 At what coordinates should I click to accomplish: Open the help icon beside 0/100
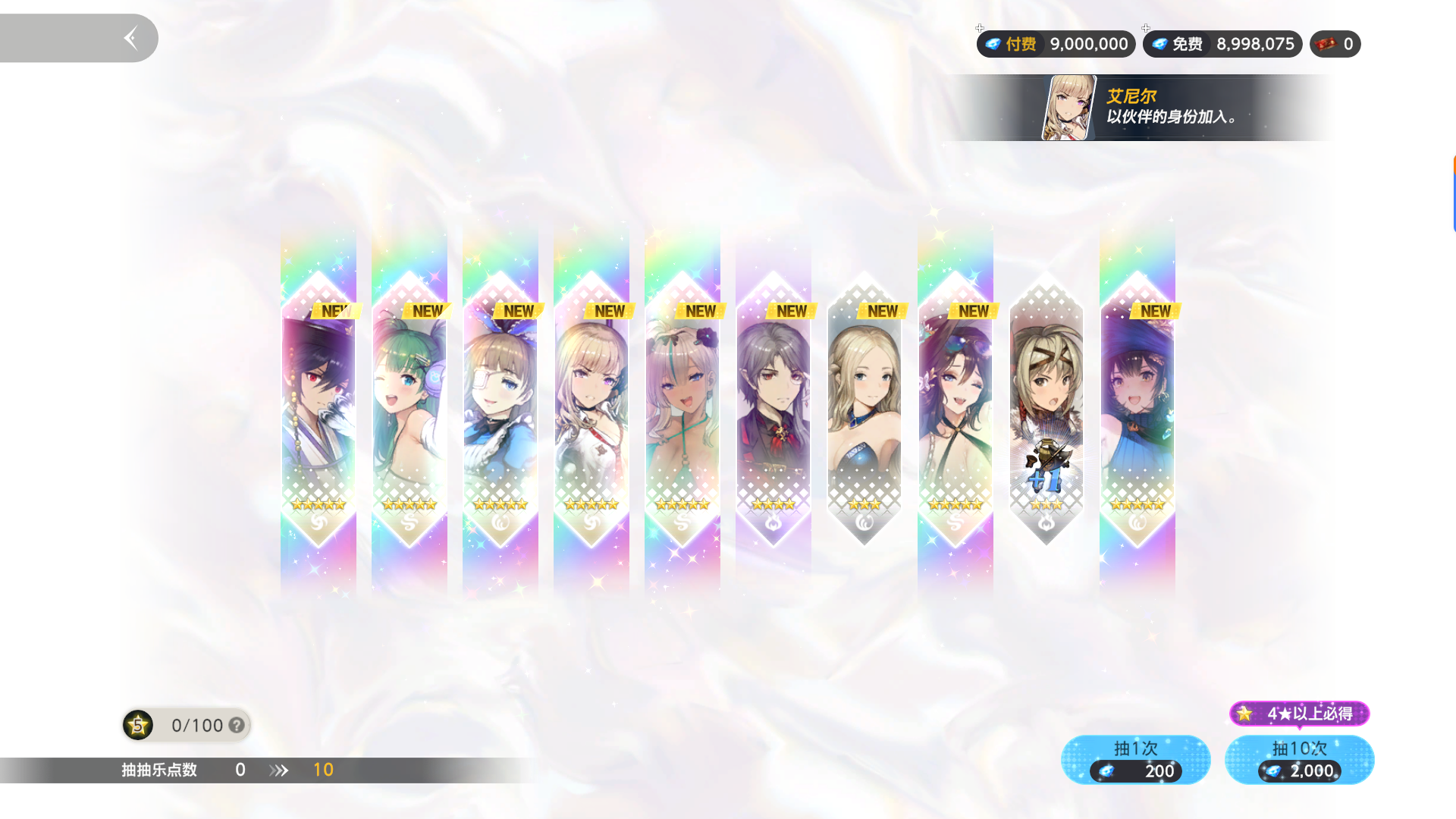[x=237, y=726]
